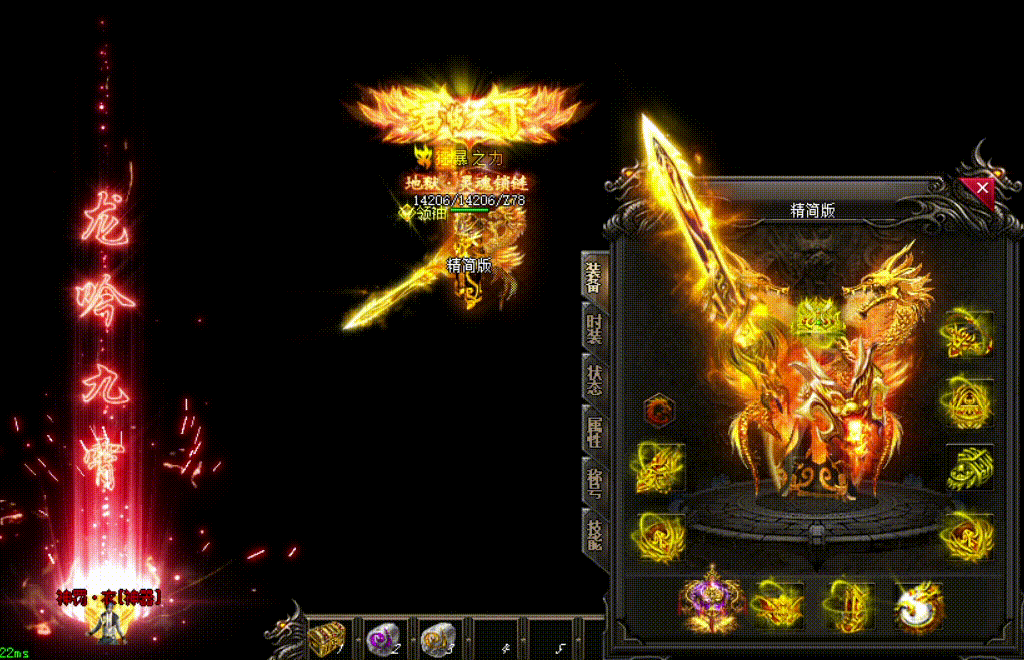The width and height of the screenshot is (1024, 660).
Task: Select the white orb dragon slot
Action: coord(916,603)
